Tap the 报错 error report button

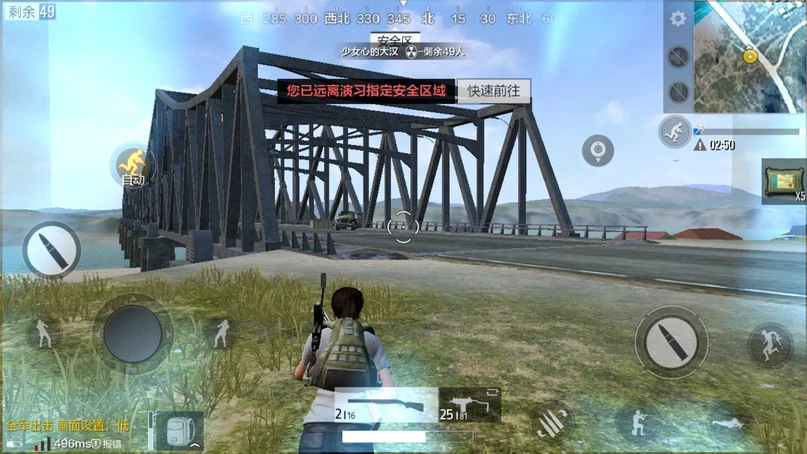coord(112,443)
